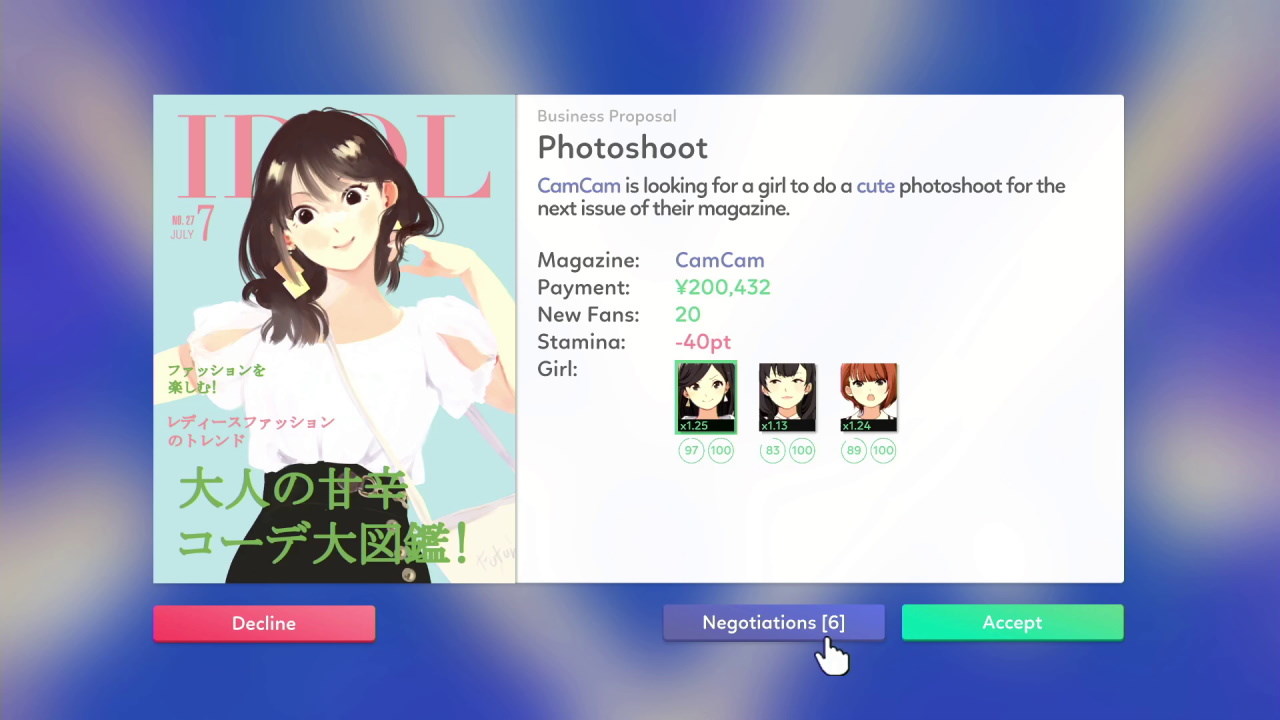
Task: Click the 83 stamina circle under second girl
Action: (772, 450)
